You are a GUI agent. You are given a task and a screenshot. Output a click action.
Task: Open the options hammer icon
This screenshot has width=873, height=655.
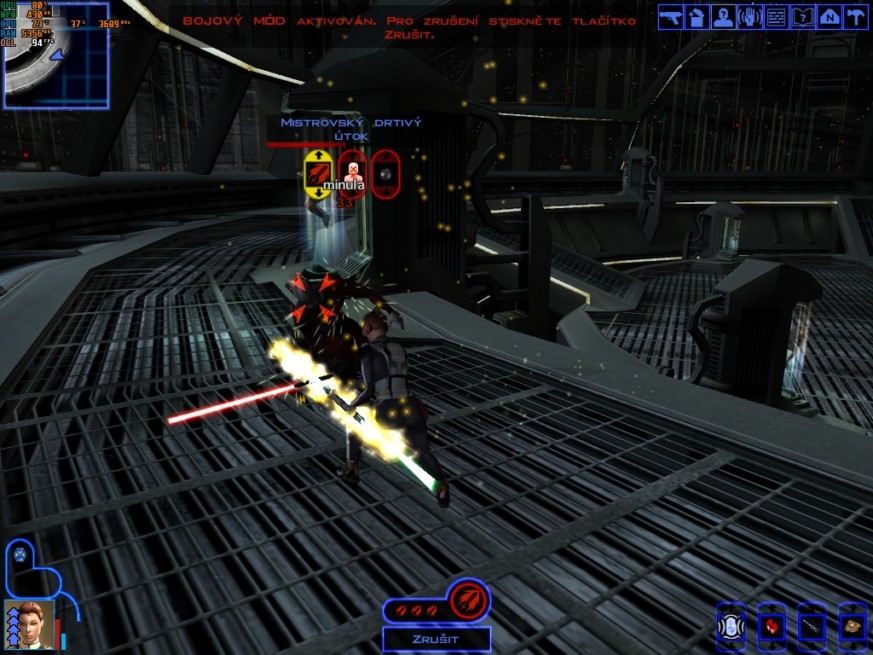[855, 16]
